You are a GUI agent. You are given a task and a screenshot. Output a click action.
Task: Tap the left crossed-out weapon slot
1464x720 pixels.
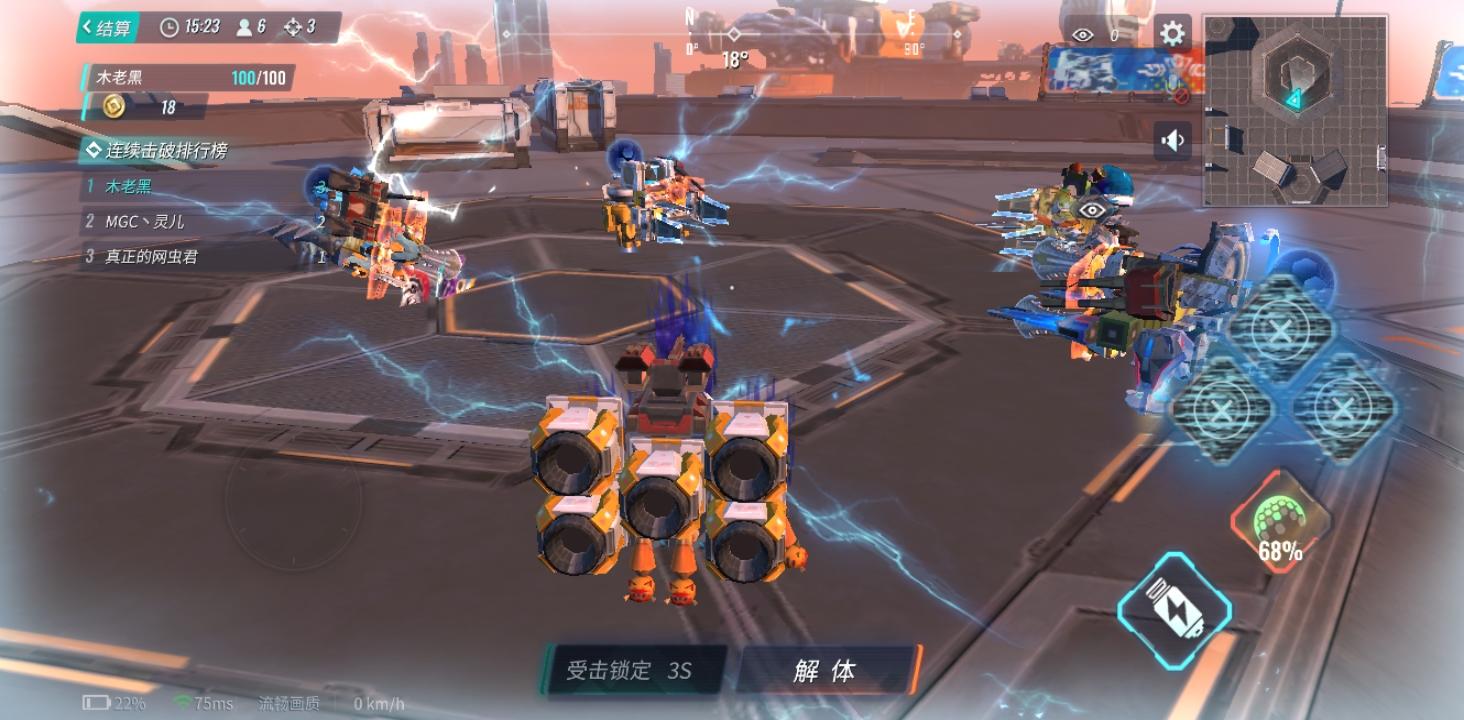[x=1222, y=410]
